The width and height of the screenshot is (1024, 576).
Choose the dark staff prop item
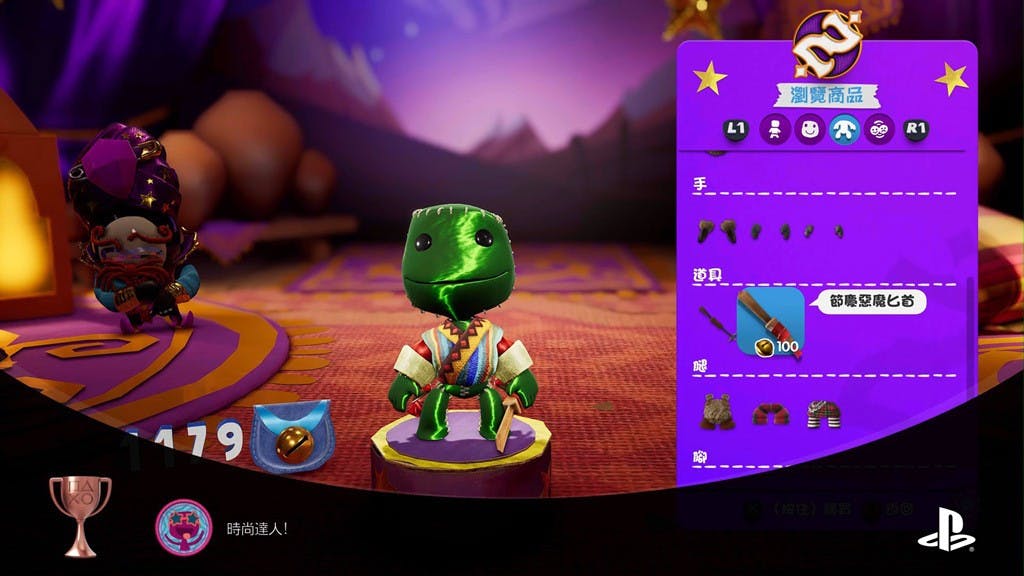click(x=716, y=322)
